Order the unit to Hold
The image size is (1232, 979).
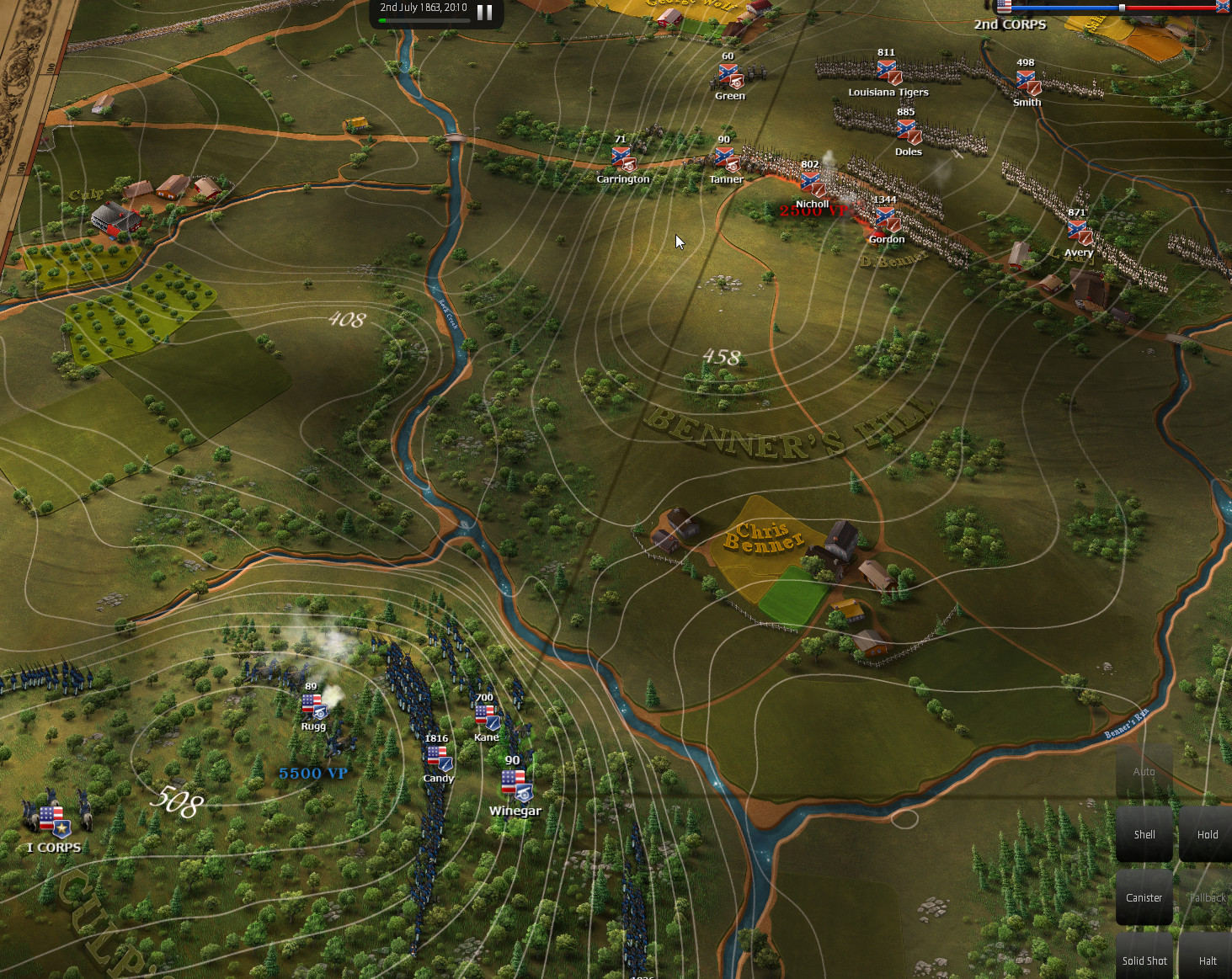(x=1207, y=833)
